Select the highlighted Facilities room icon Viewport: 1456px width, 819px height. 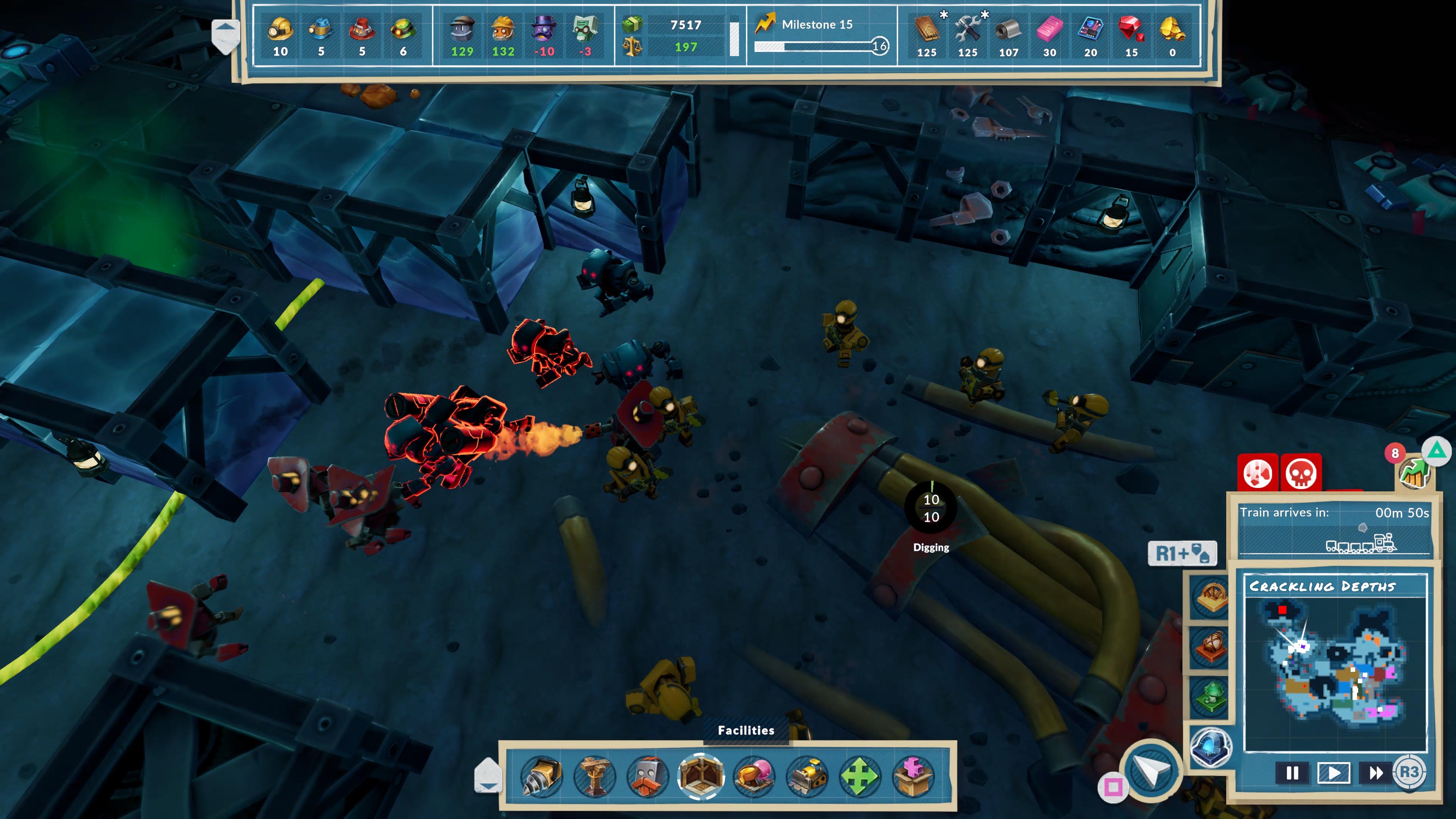coord(701,777)
